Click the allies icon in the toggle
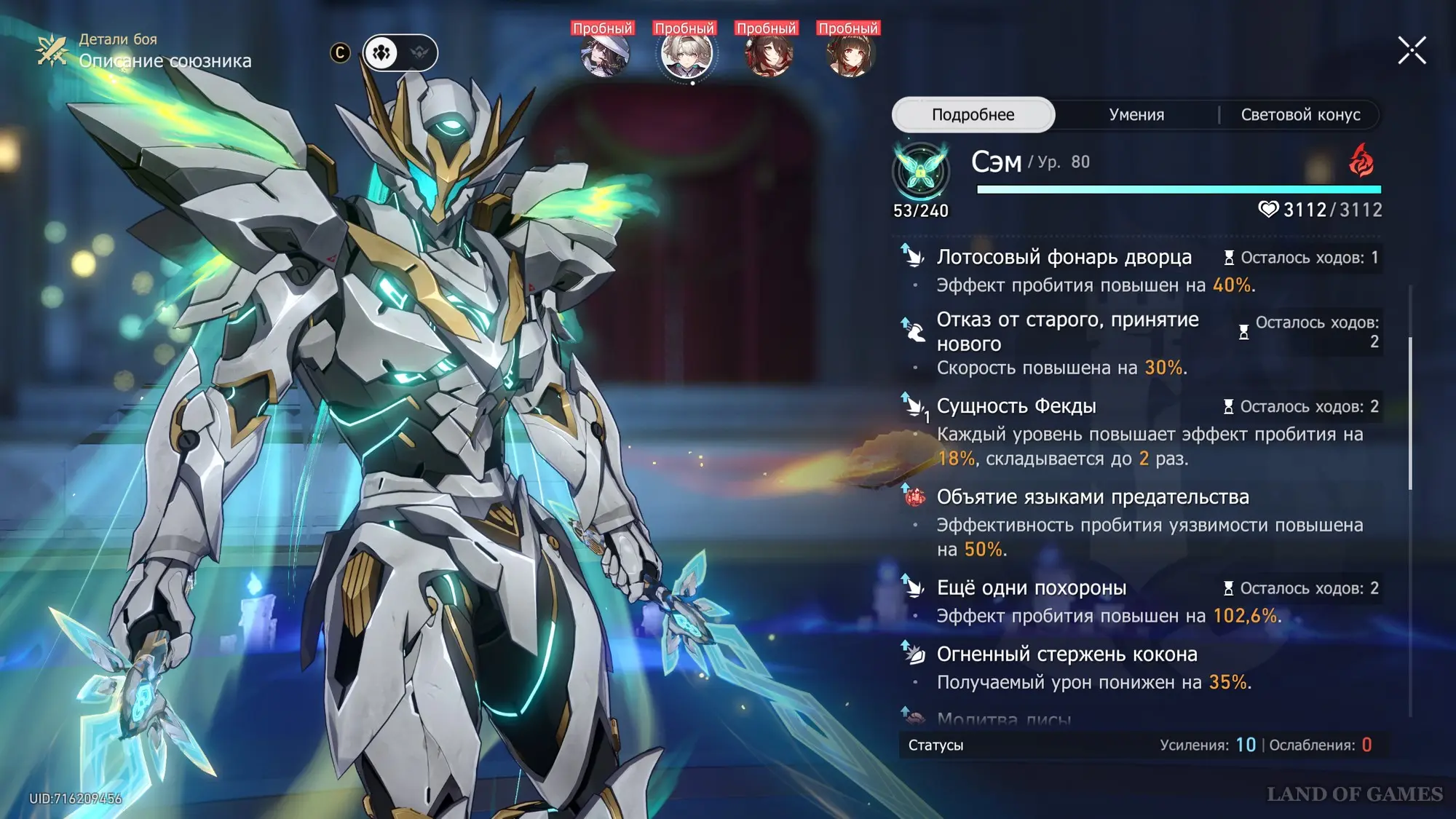The image size is (1456, 819). point(381,52)
